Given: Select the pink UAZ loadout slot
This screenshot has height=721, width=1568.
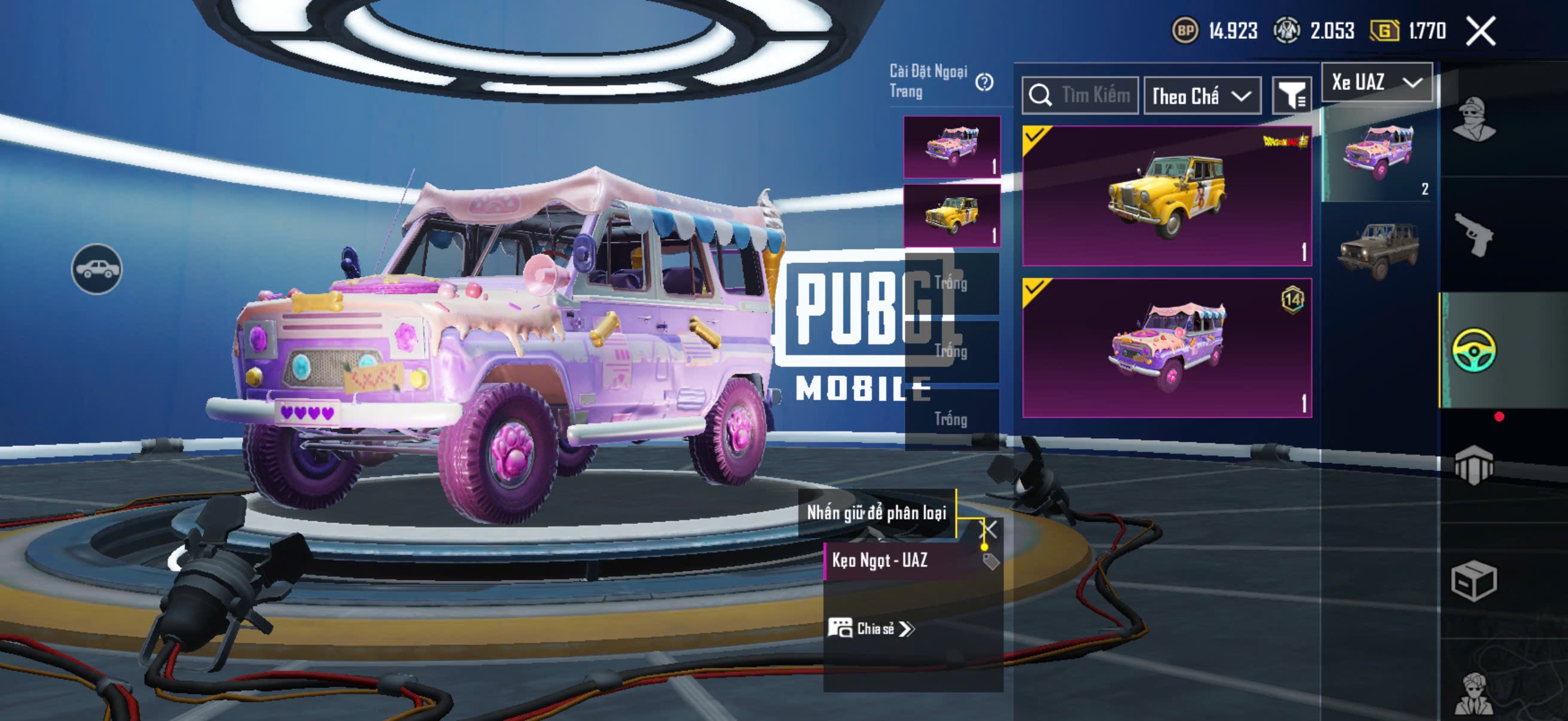Looking at the screenshot, I should pyautogui.click(x=951, y=146).
